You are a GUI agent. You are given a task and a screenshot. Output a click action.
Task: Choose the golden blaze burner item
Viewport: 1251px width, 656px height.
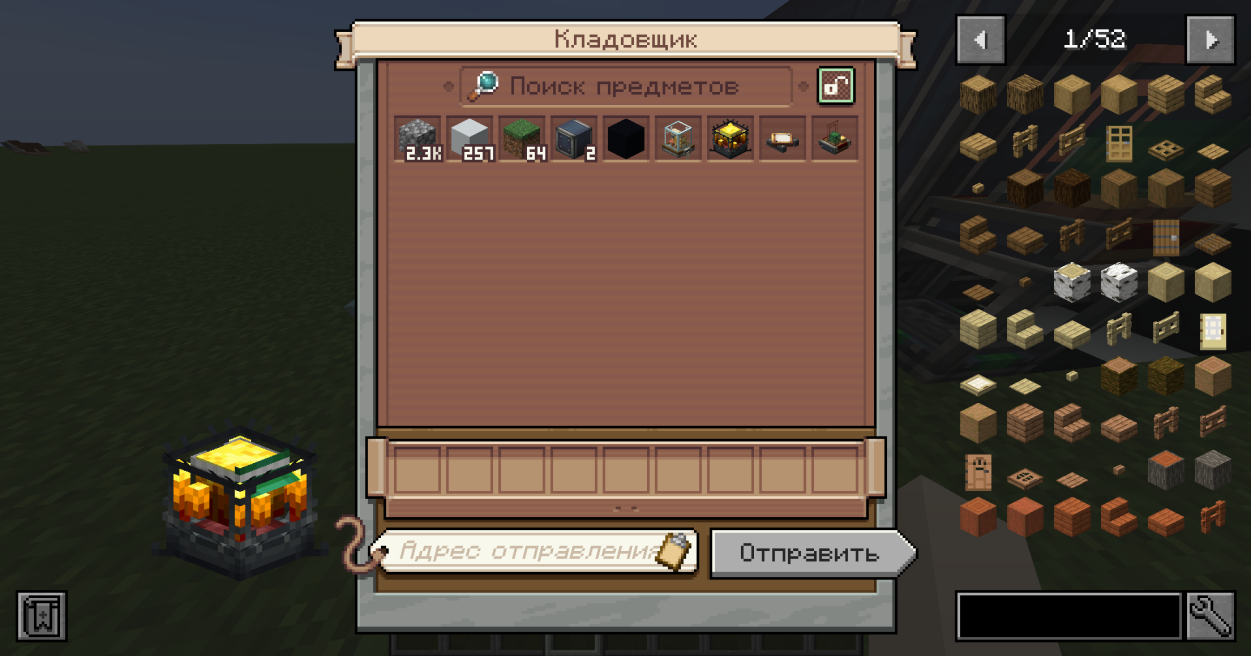[729, 138]
